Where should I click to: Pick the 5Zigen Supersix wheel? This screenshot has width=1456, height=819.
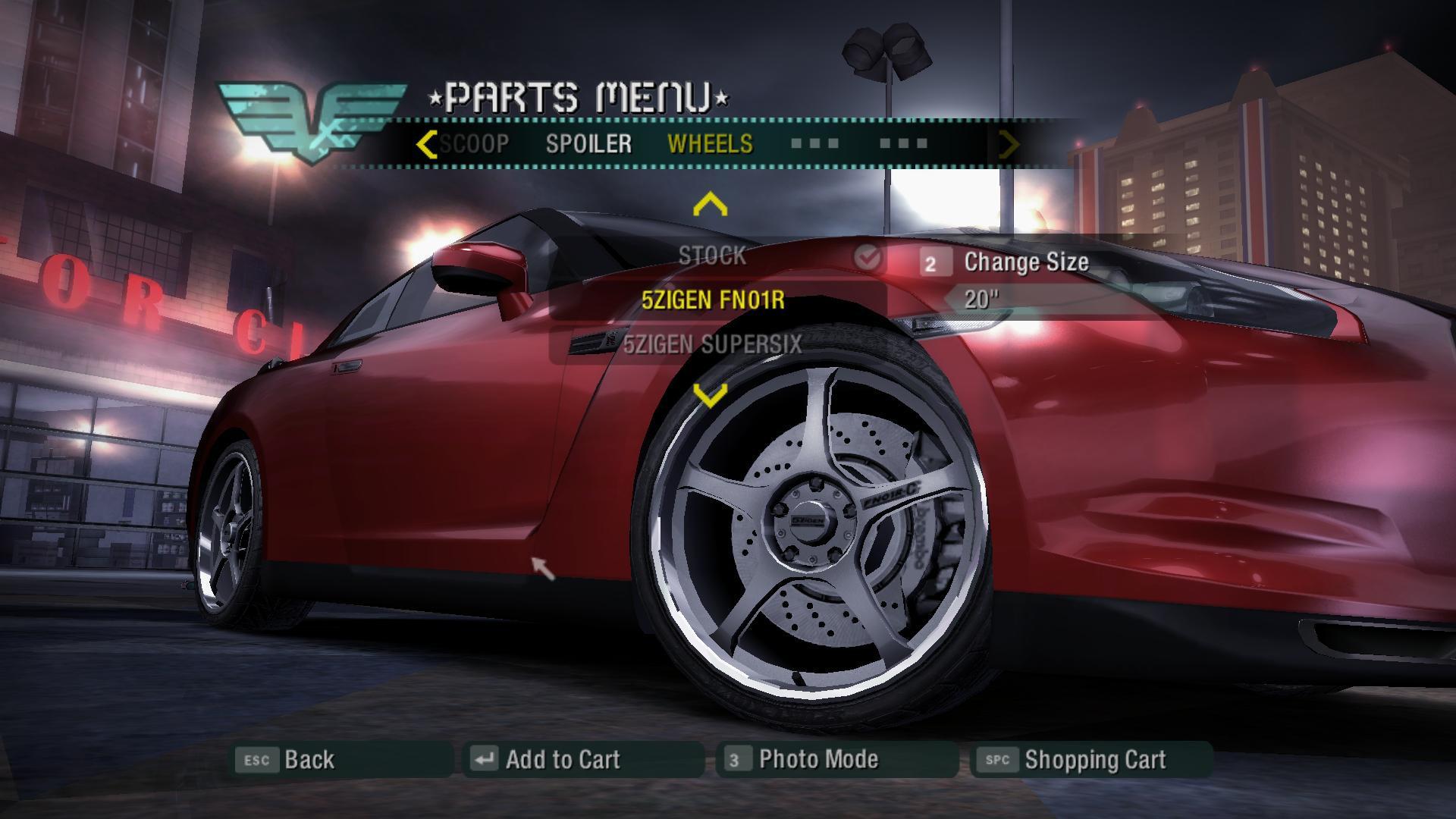click(x=712, y=345)
